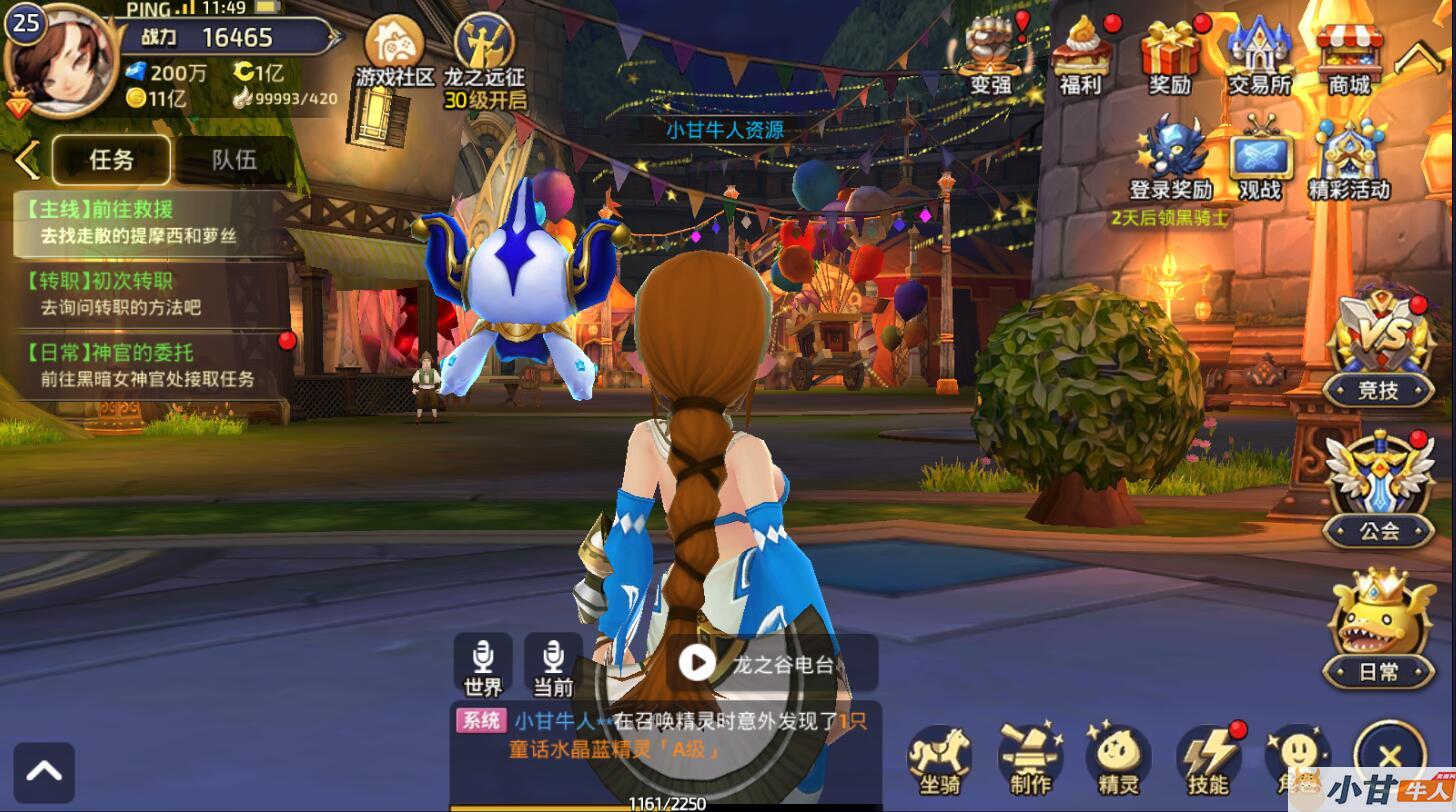Open the 登录奖励 login reward
This screenshot has height=812, width=1456.
tap(1171, 160)
